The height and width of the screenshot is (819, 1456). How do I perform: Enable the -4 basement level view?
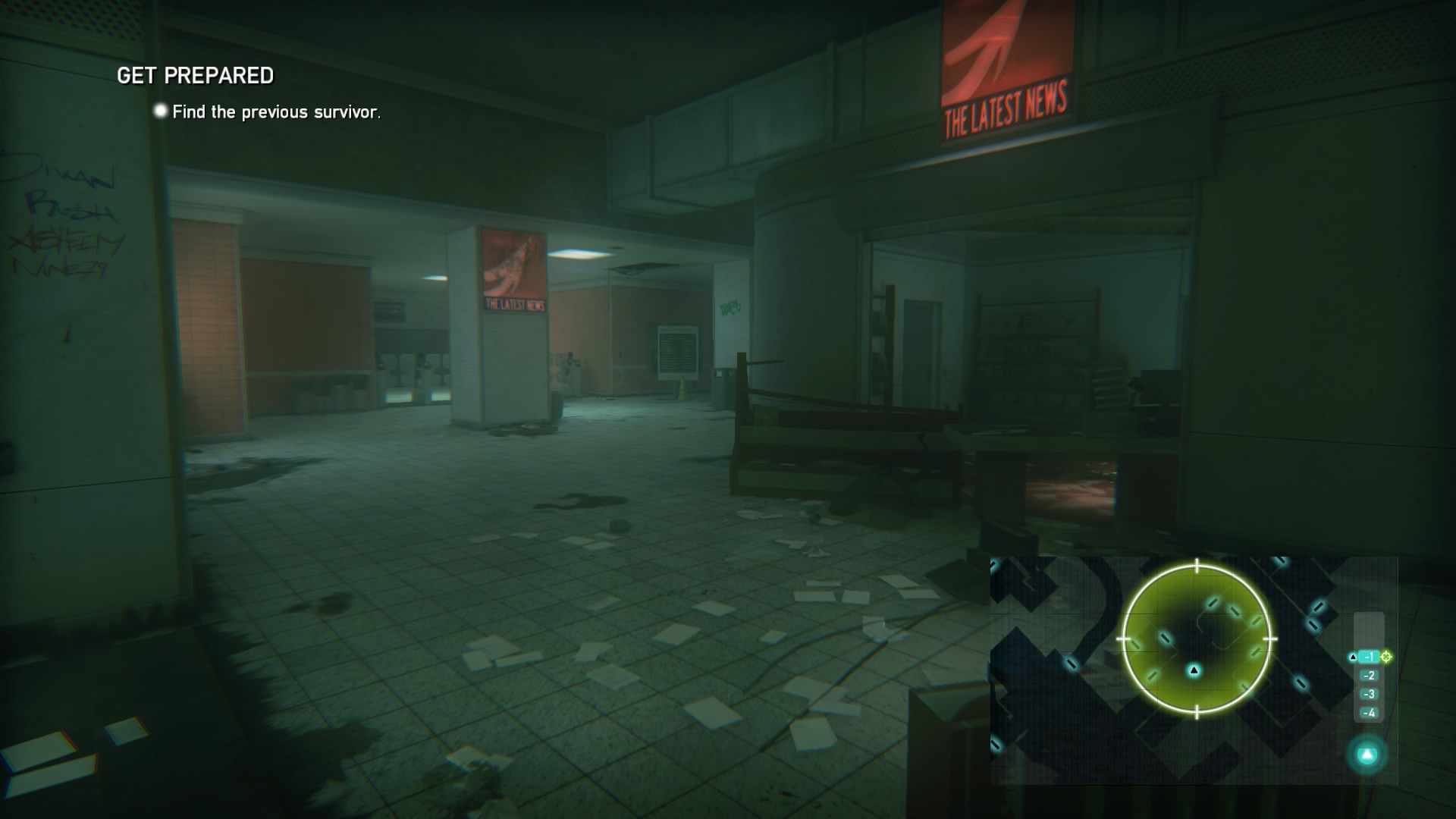click(1368, 712)
